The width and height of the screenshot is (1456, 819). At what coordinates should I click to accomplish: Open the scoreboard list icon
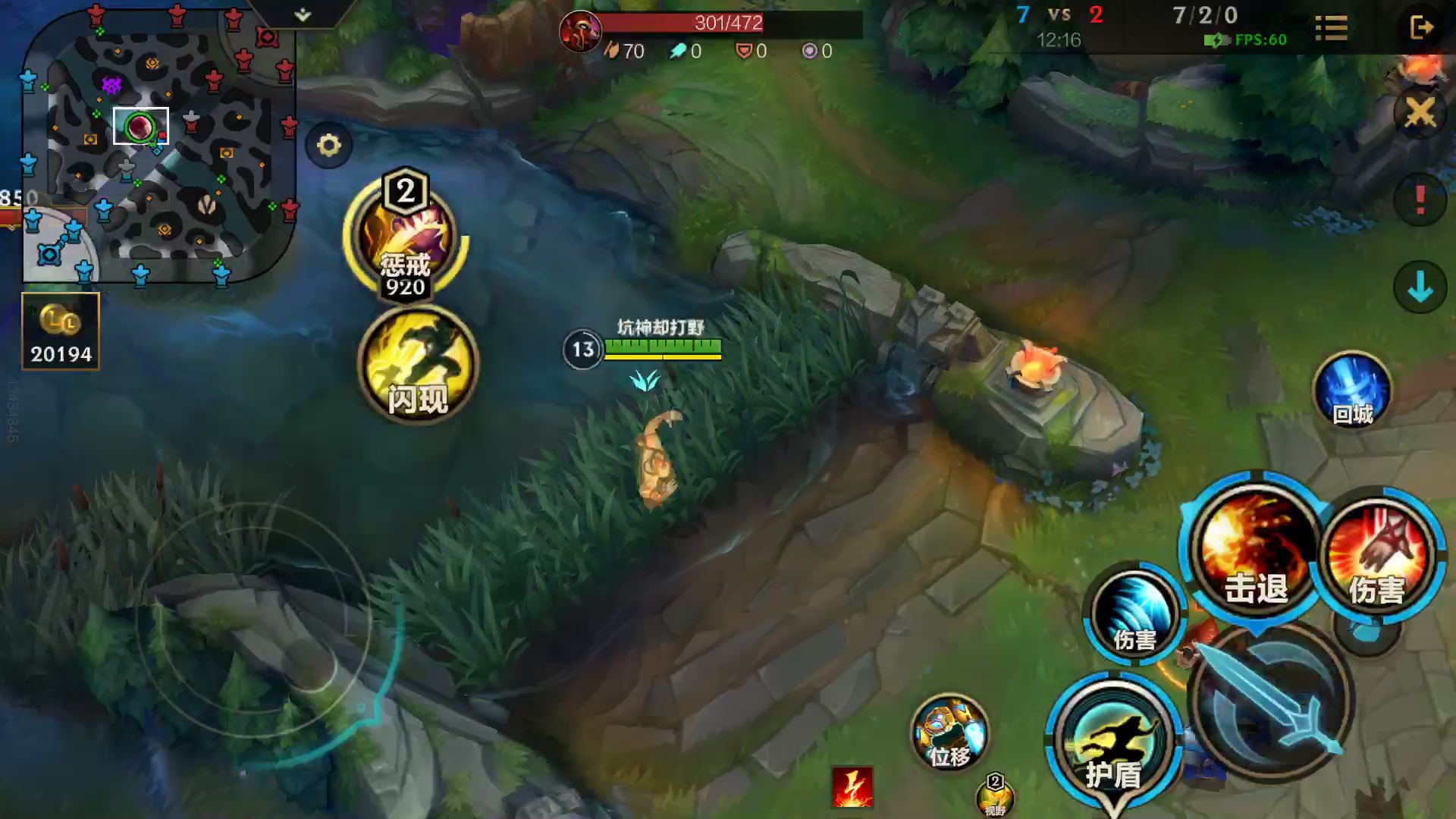[1331, 28]
